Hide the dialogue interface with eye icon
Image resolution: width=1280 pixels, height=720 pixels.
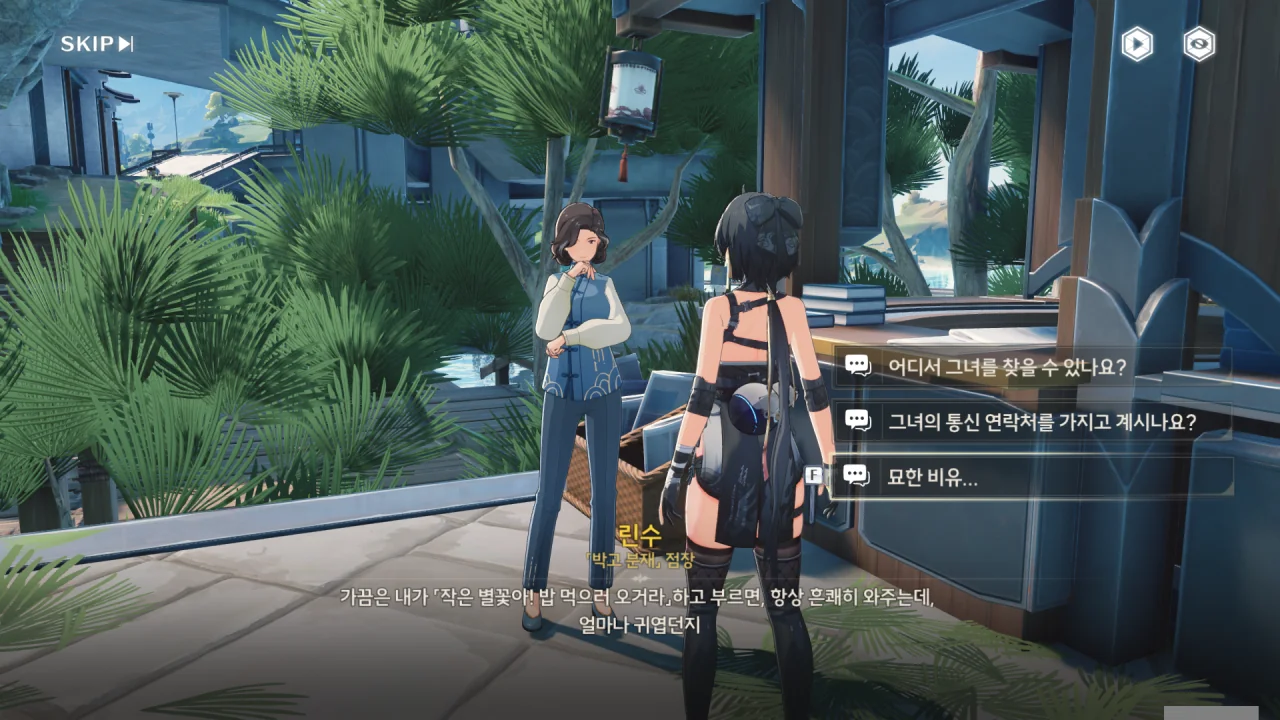[1199, 44]
